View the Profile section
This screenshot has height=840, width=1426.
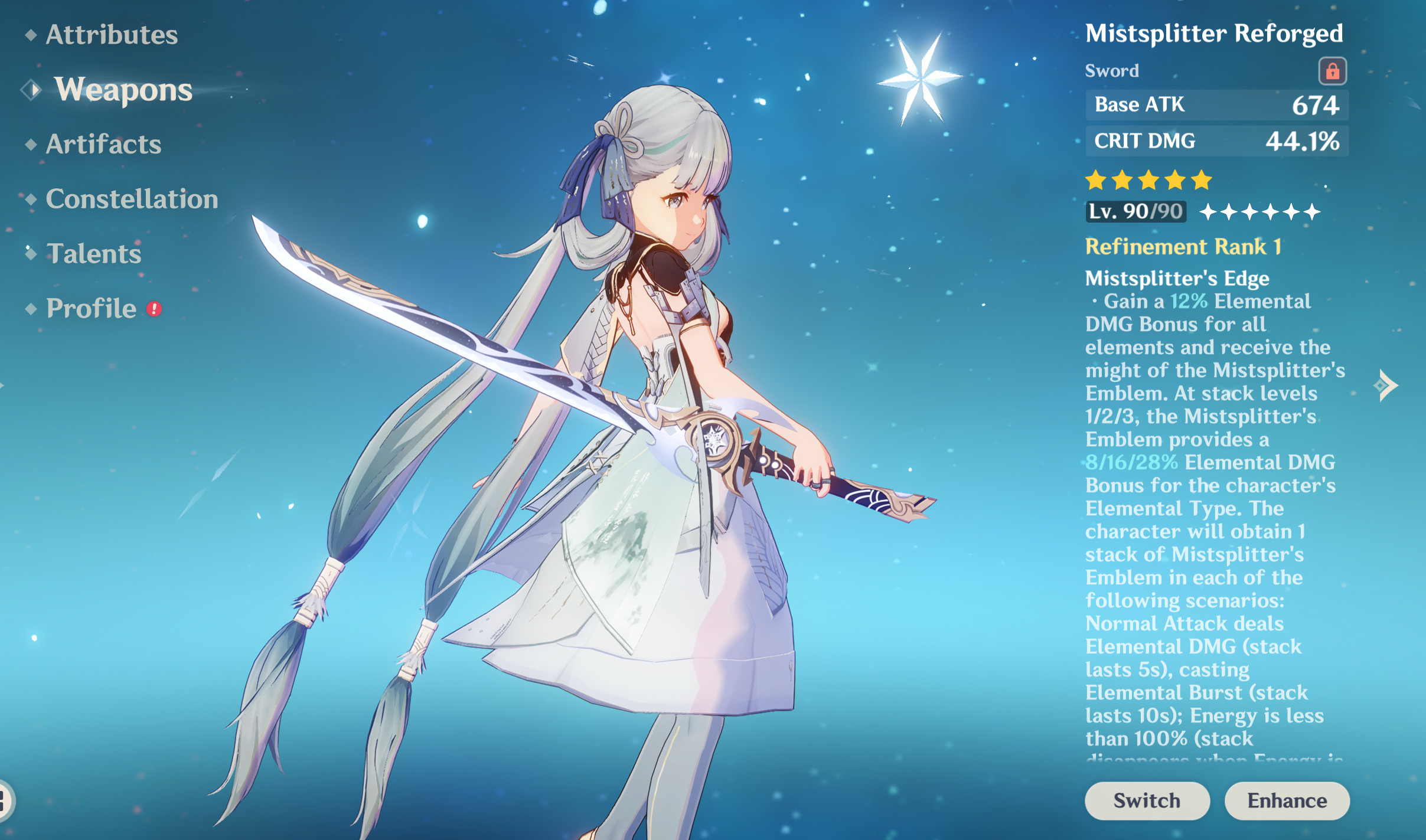click(x=90, y=308)
